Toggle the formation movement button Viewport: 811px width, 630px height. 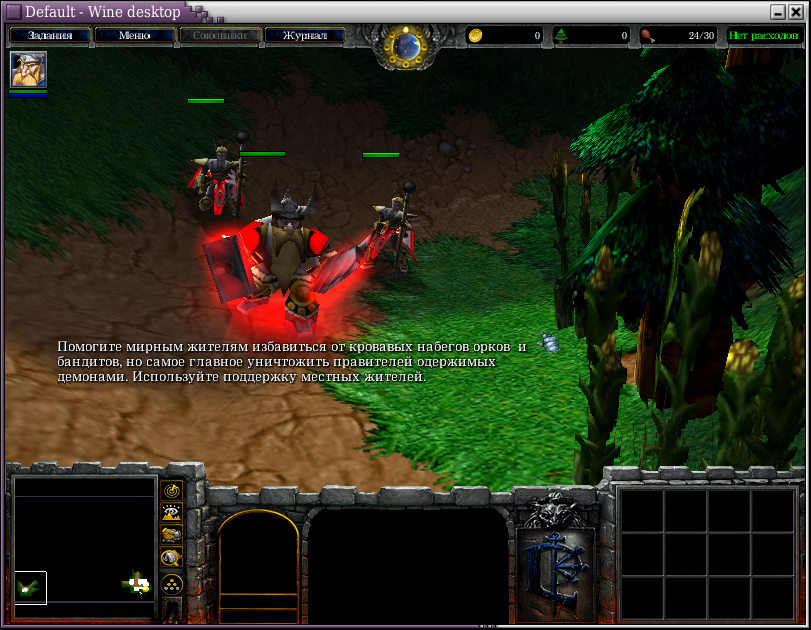[171, 583]
